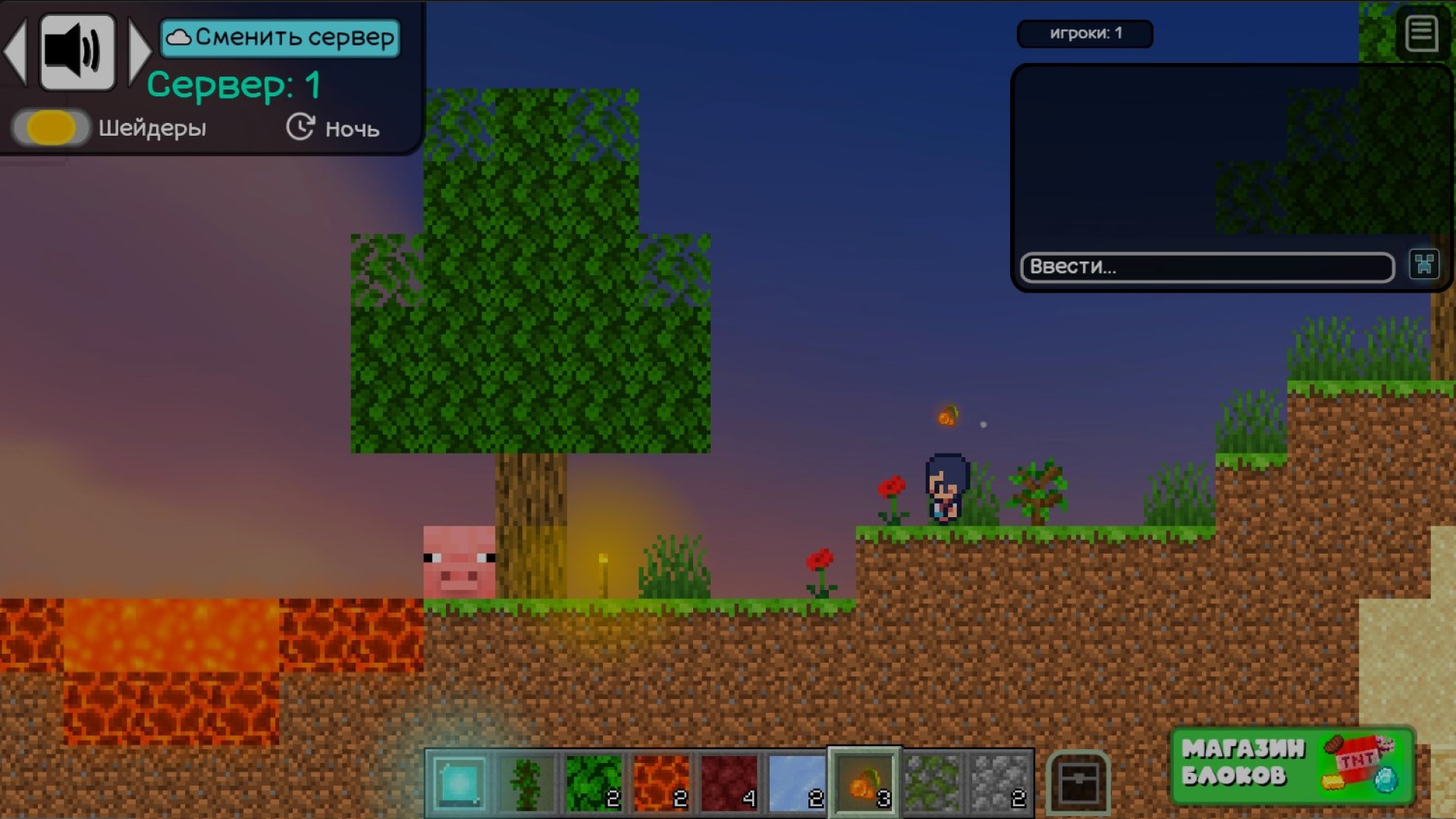The width and height of the screenshot is (1456, 819).
Task: Toggle the Шейдеры switch
Action: [x=49, y=127]
